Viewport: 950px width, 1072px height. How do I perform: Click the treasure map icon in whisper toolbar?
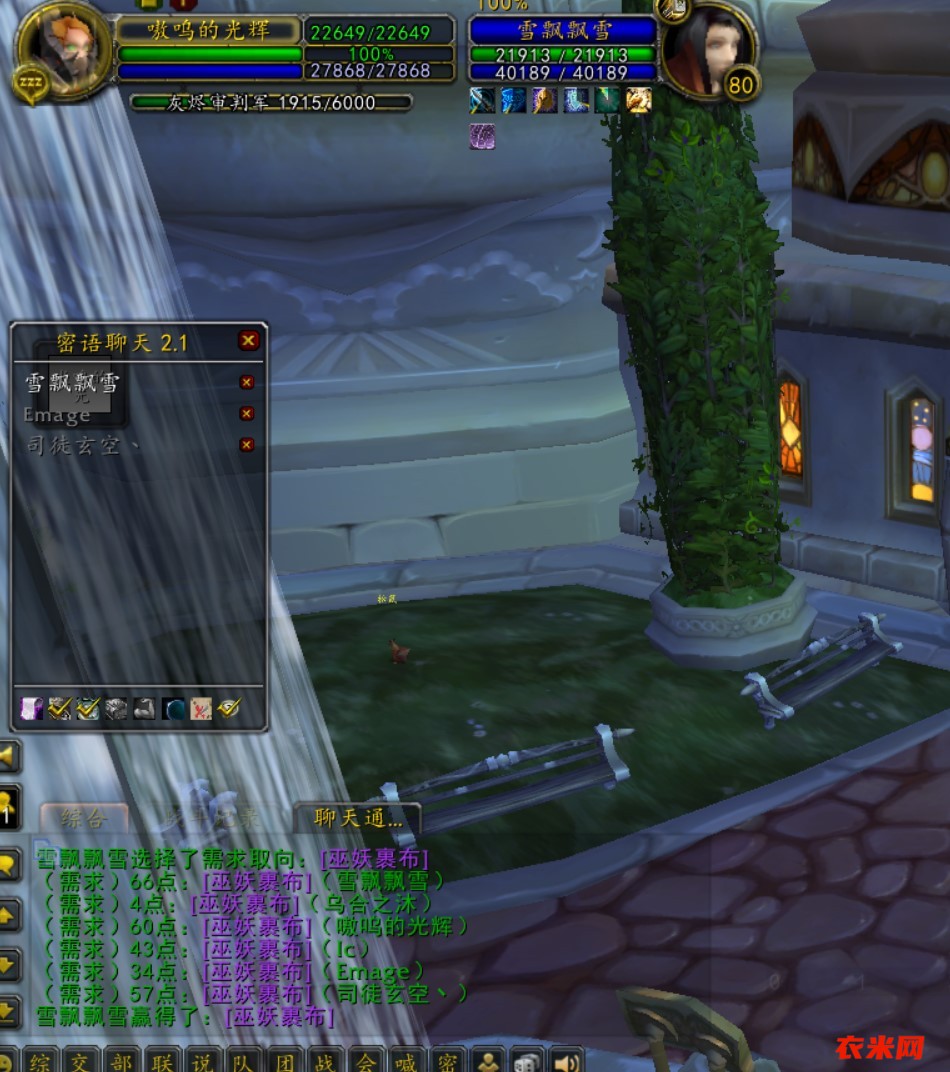(201, 709)
